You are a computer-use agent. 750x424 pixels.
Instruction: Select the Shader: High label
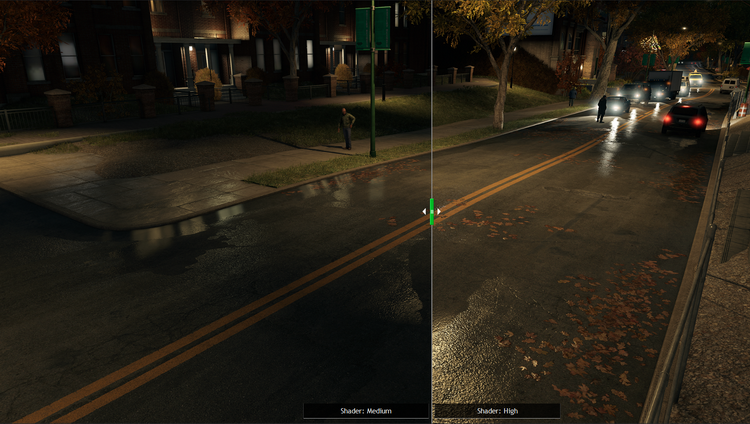point(497,410)
